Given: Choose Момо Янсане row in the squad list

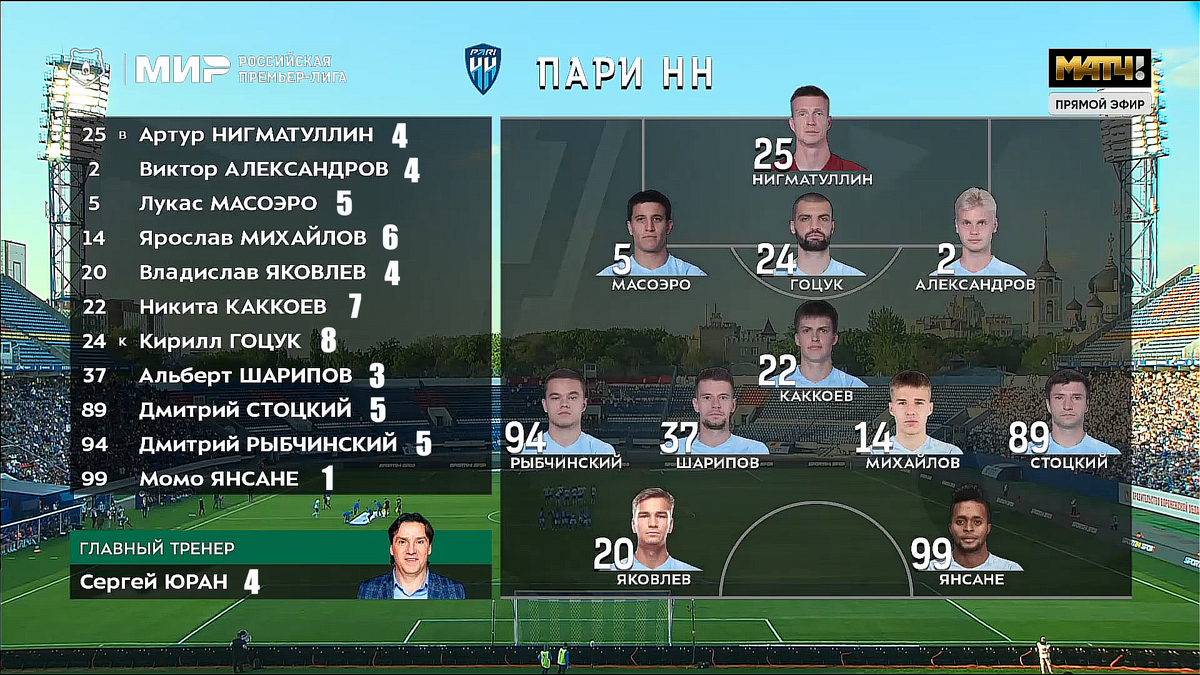Looking at the screenshot, I should [x=219, y=479].
